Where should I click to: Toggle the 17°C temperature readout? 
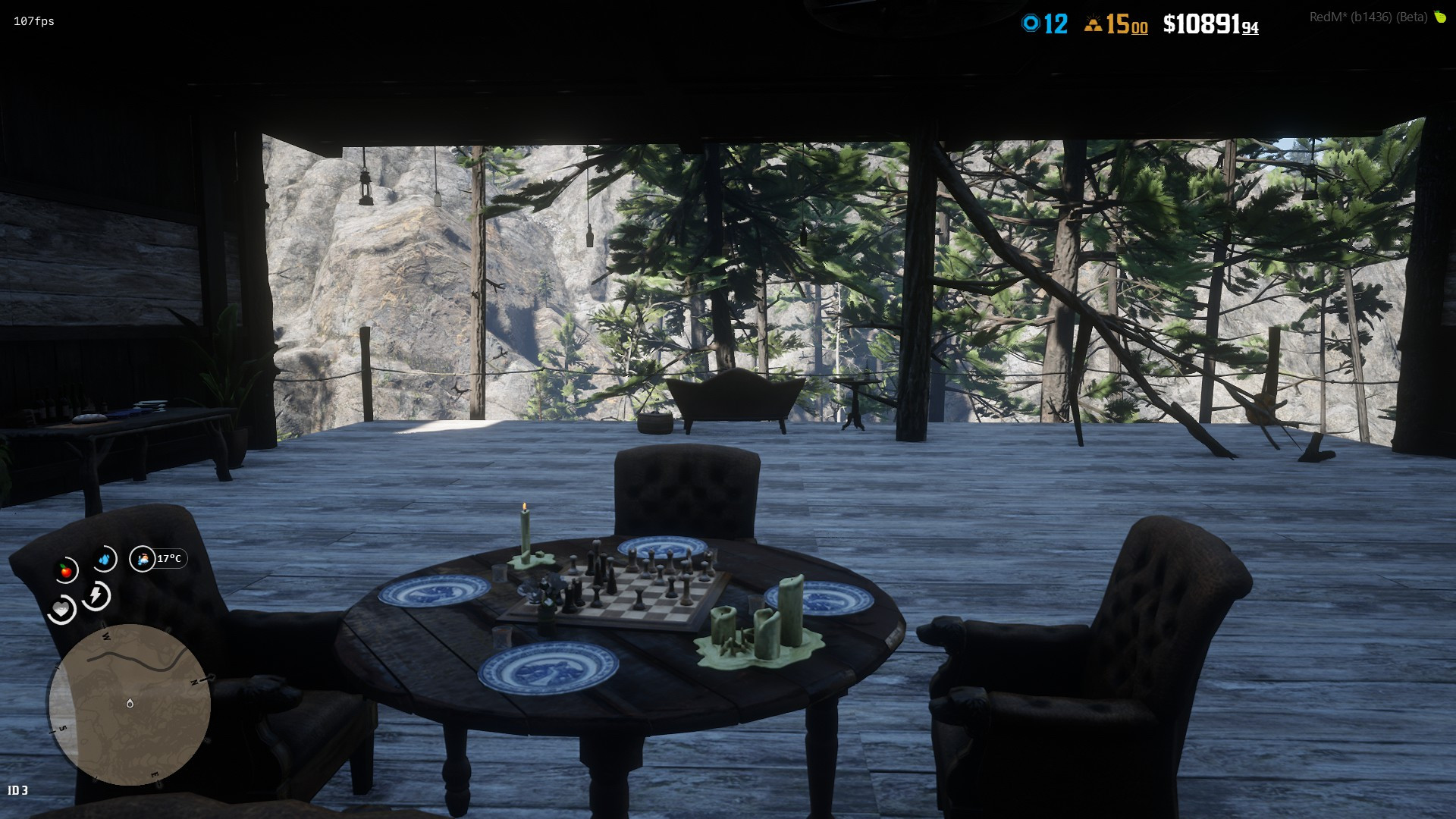(170, 557)
